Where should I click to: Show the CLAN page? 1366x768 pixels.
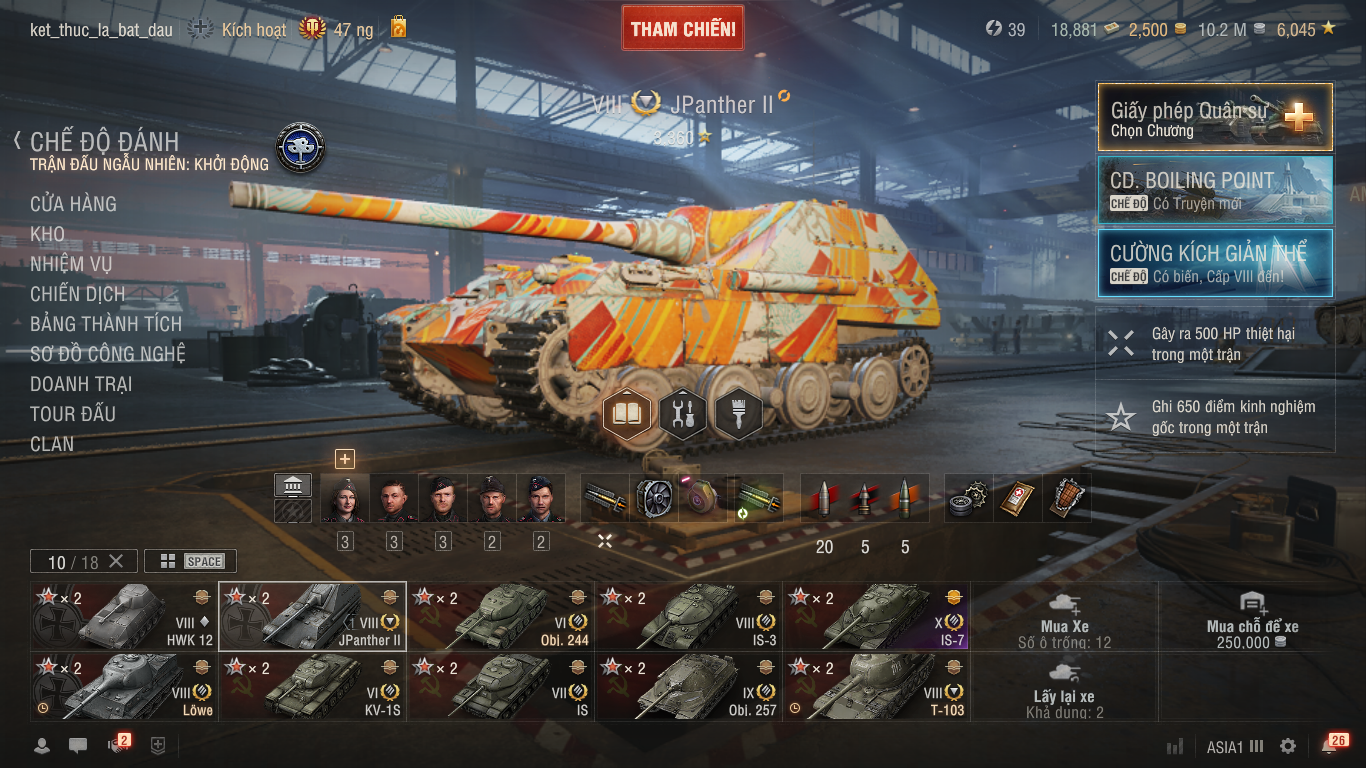[x=52, y=444]
